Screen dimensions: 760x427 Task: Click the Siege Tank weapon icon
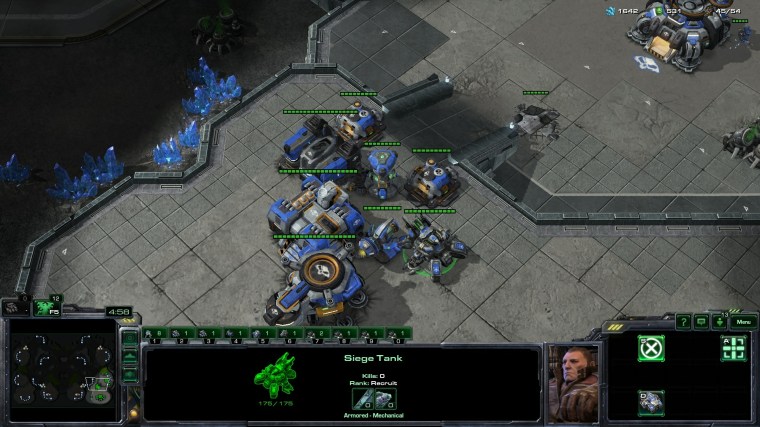coord(361,399)
